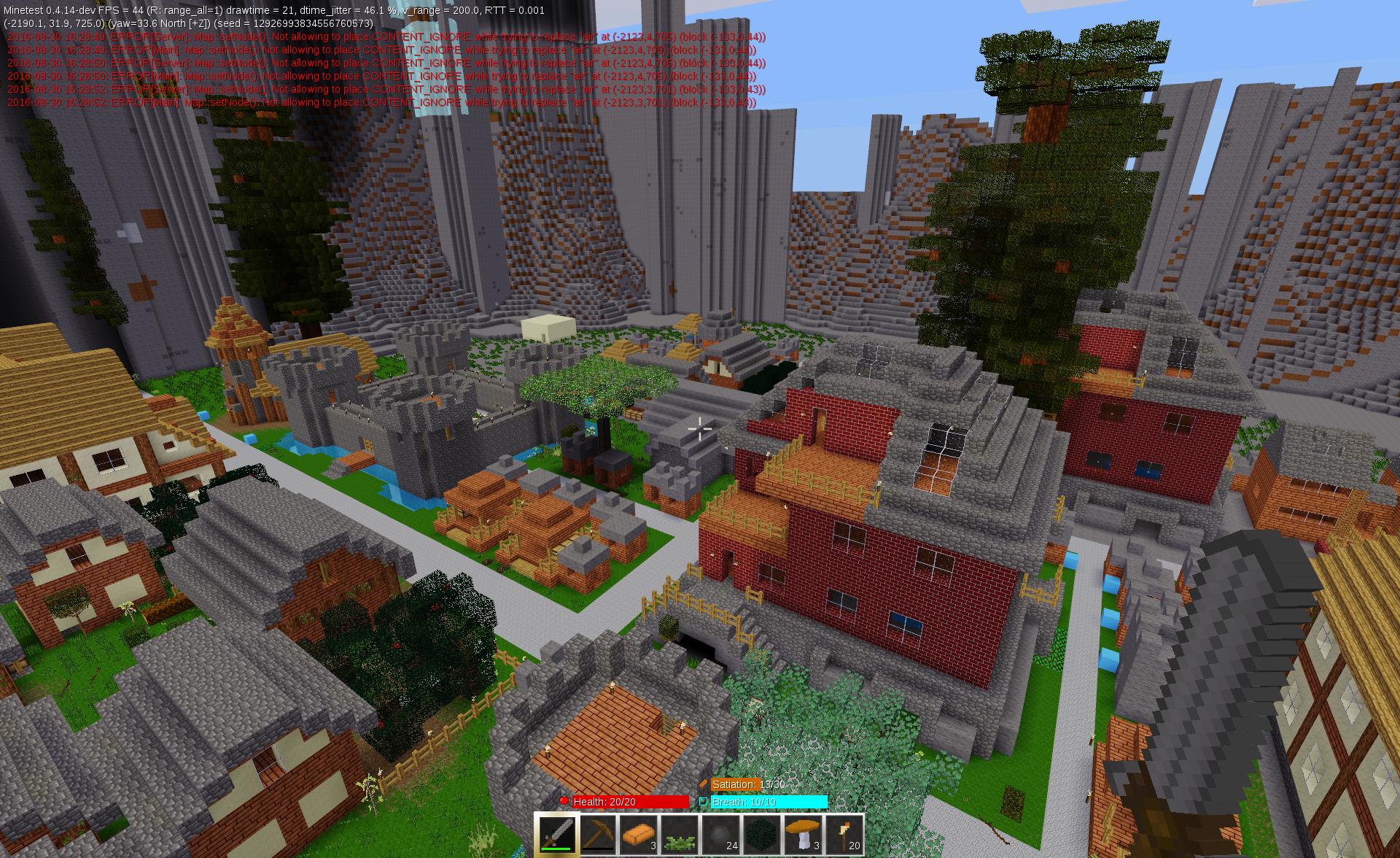Select the pickaxe in the hotbar

pyautogui.click(x=599, y=834)
